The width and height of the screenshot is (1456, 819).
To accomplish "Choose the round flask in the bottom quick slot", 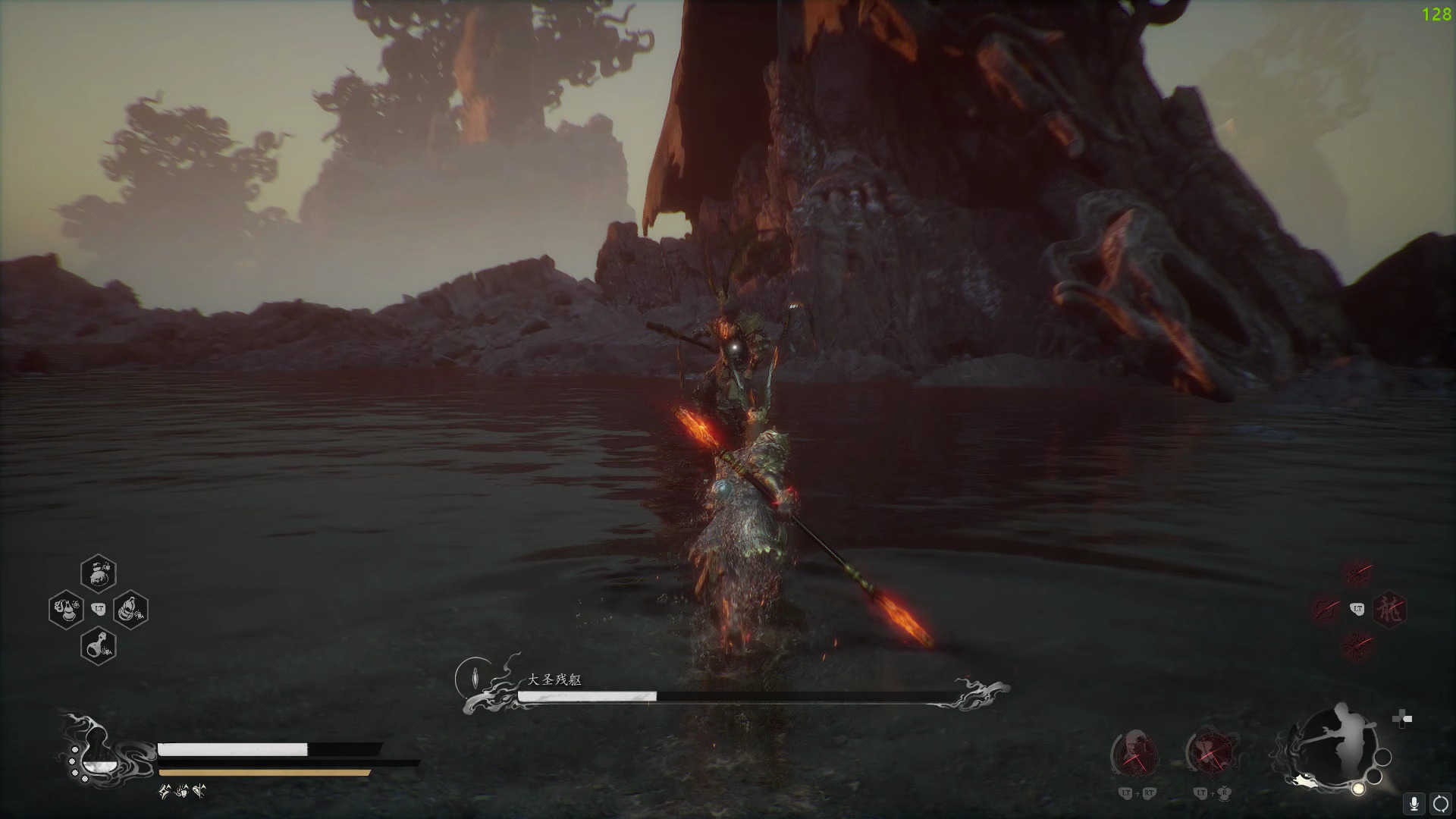I will tap(99, 645).
